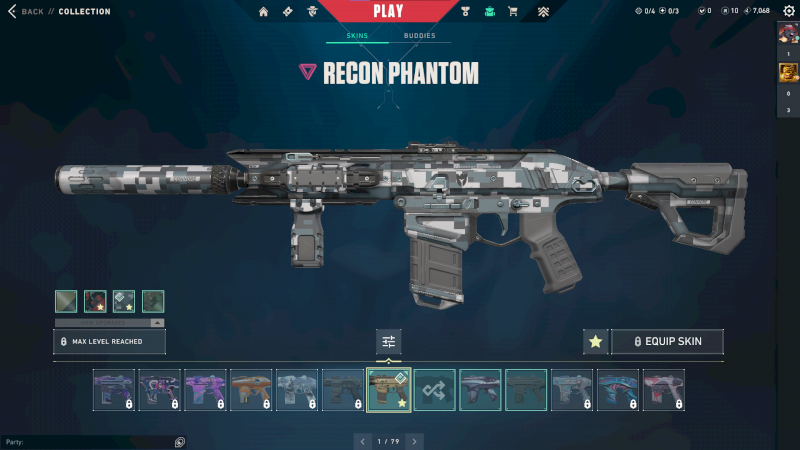Select the random shuffle skin tile
This screenshot has width=800, height=450.
pos(435,390)
